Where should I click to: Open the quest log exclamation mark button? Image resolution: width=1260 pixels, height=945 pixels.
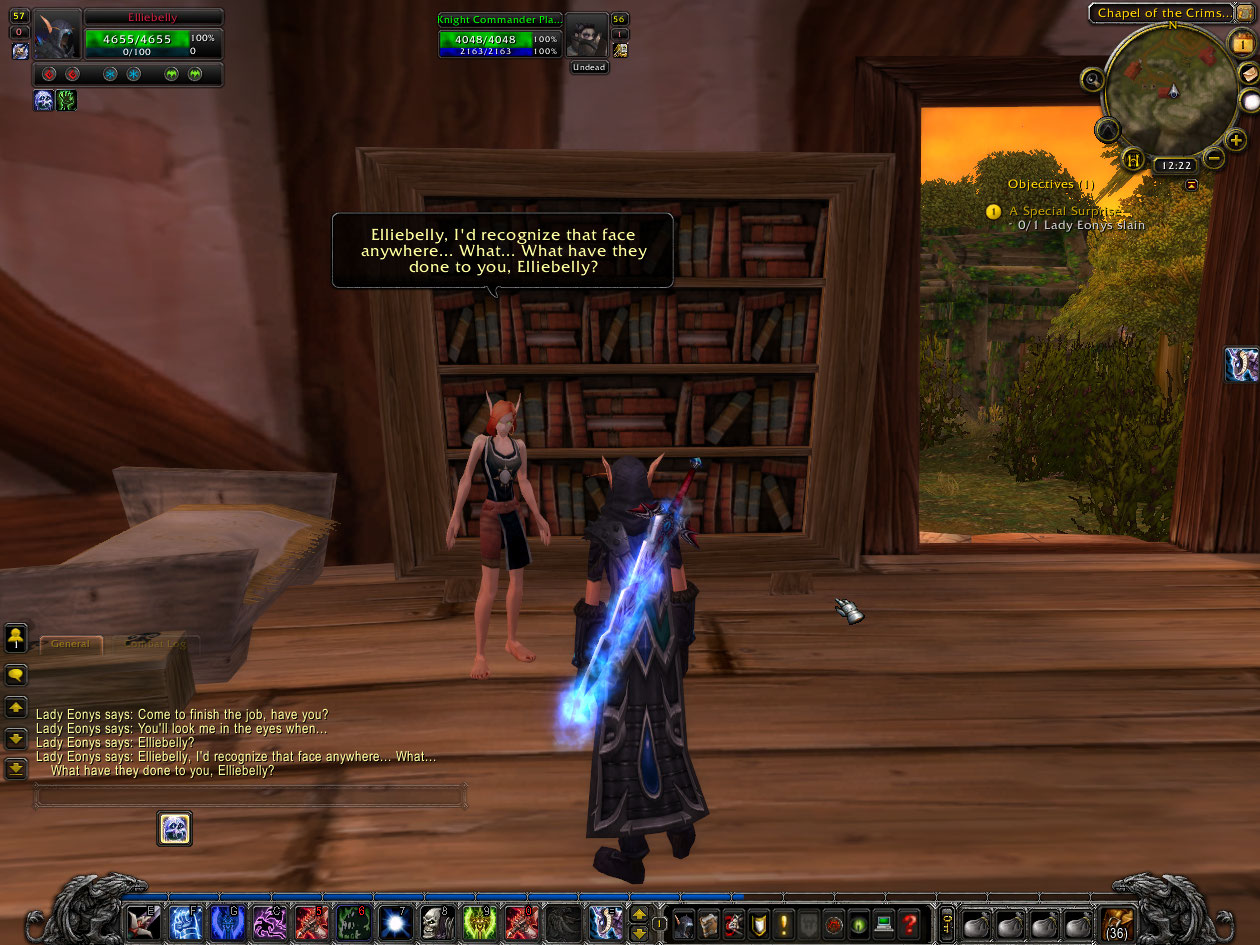785,922
